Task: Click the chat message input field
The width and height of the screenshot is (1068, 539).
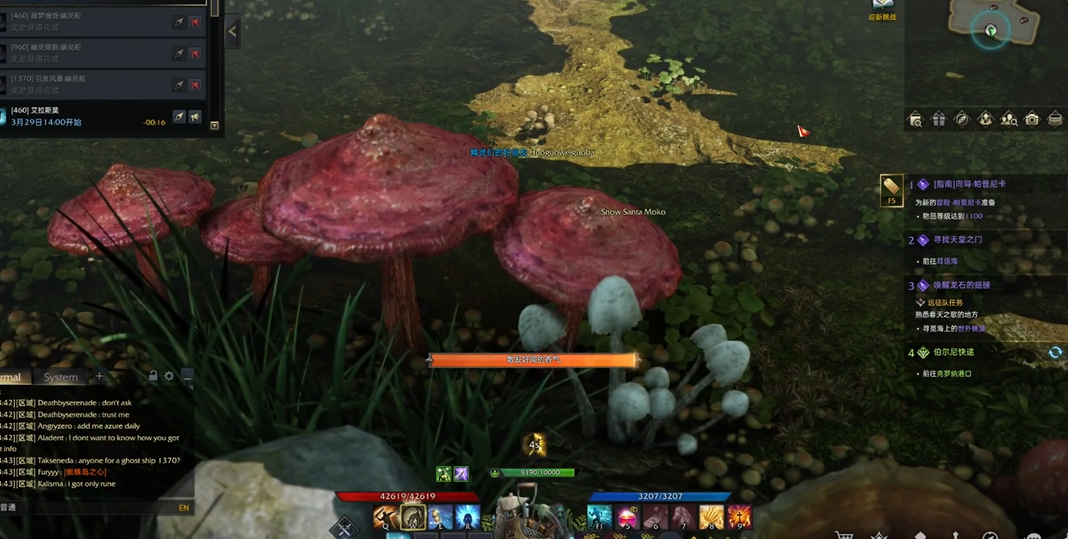Action: pos(90,508)
